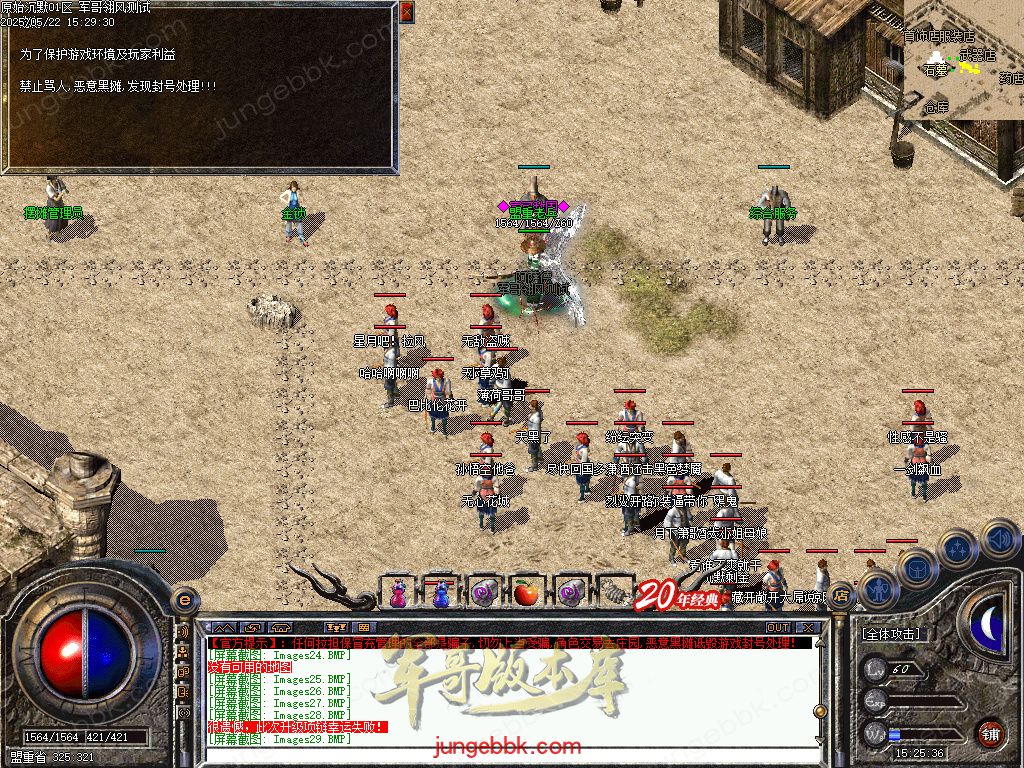Open the minimap in the corner
Image resolution: width=1024 pixels, height=768 pixels.
[963, 60]
